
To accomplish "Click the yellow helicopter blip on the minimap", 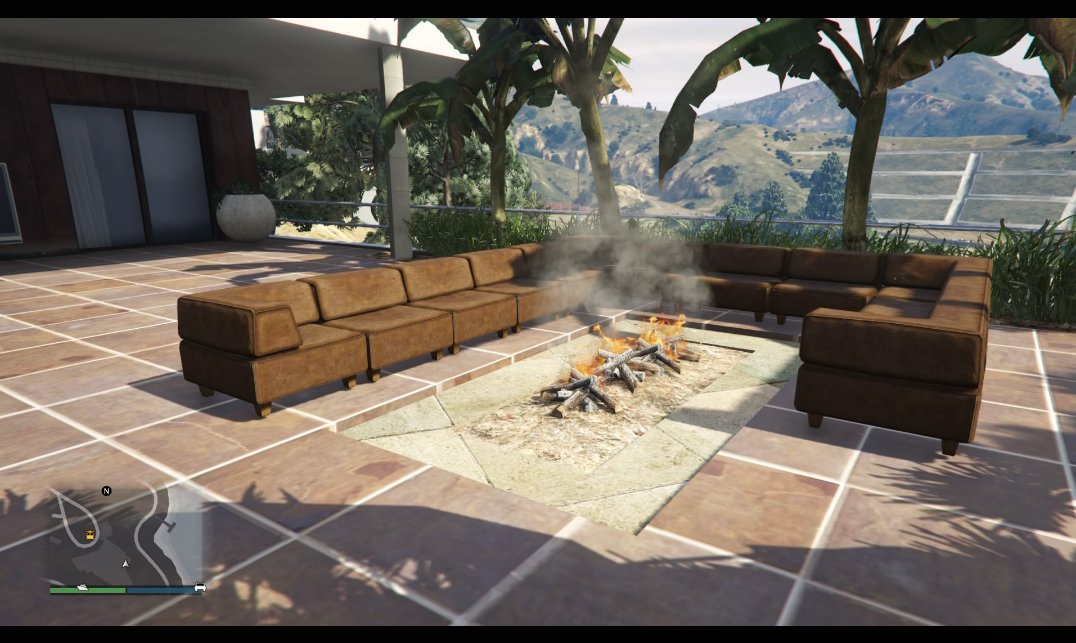I will 90,534.
